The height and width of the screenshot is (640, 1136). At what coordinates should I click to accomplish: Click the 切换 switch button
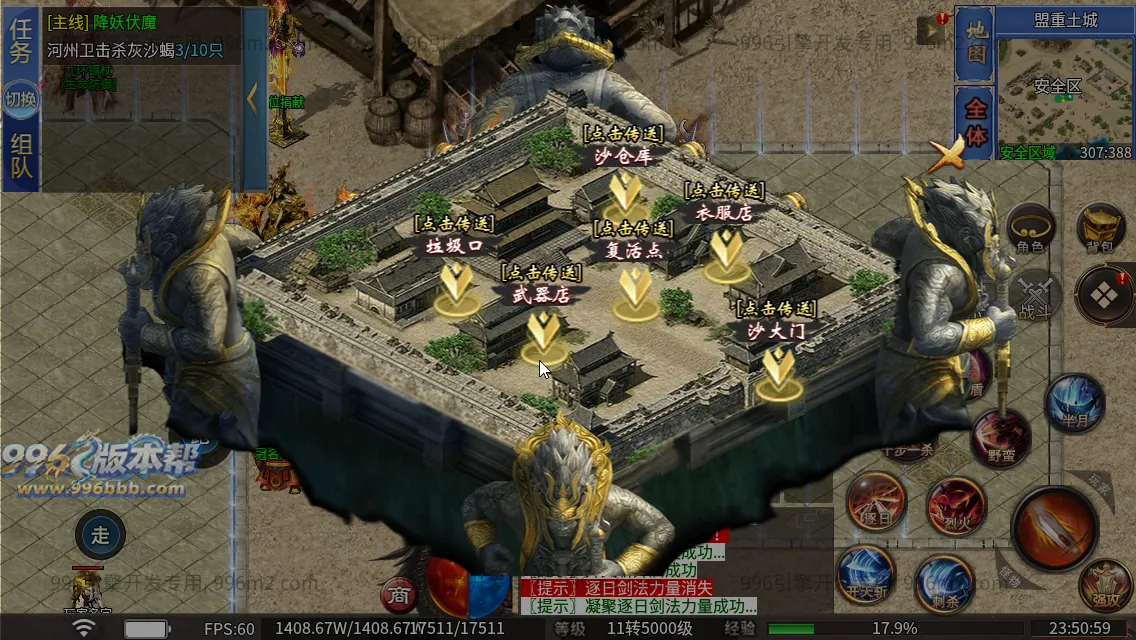21,100
